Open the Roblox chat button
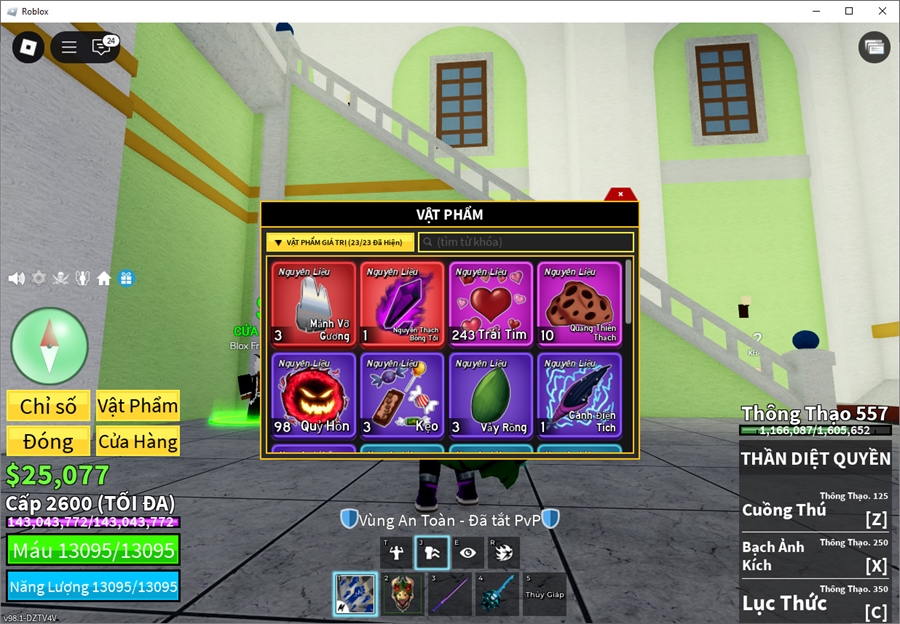This screenshot has width=900, height=624. point(102,47)
